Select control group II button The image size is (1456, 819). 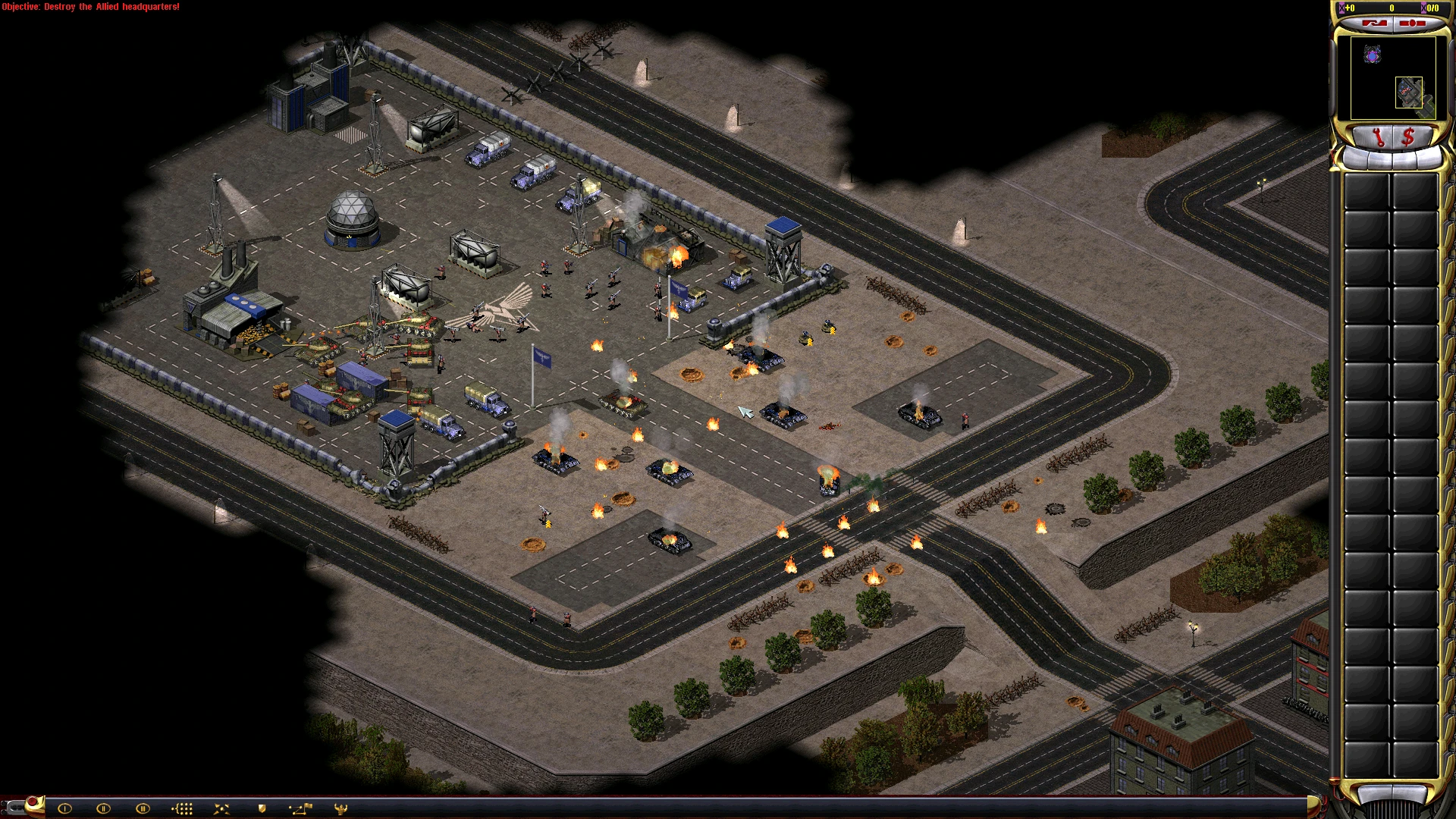click(x=104, y=808)
